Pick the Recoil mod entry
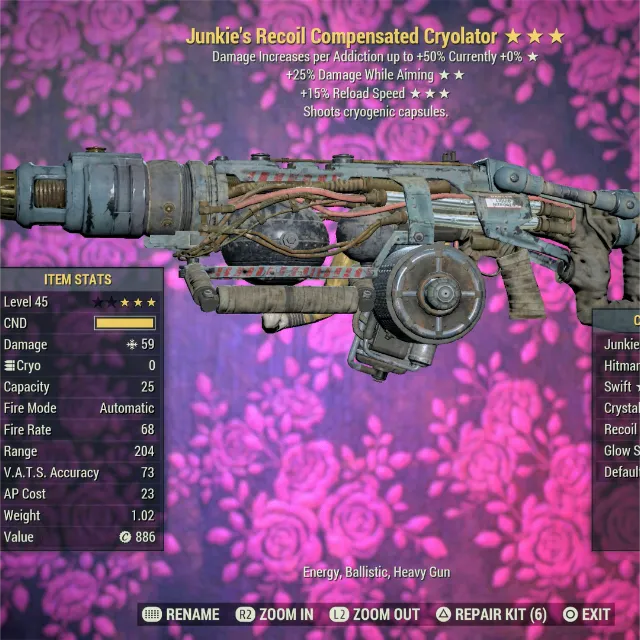This screenshot has width=640, height=640. coord(620,430)
